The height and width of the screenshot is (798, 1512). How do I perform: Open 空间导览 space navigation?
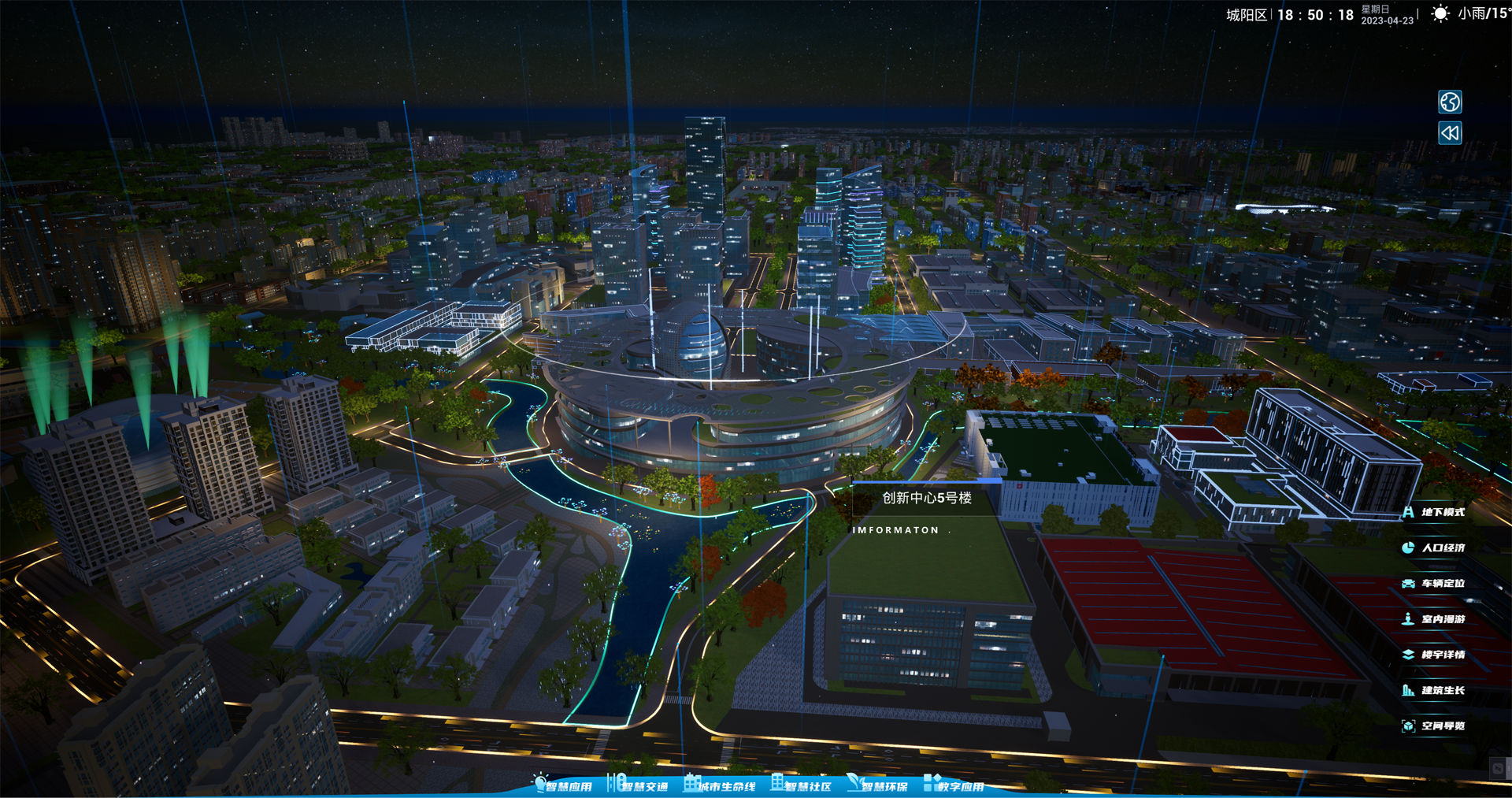[x=1435, y=726]
